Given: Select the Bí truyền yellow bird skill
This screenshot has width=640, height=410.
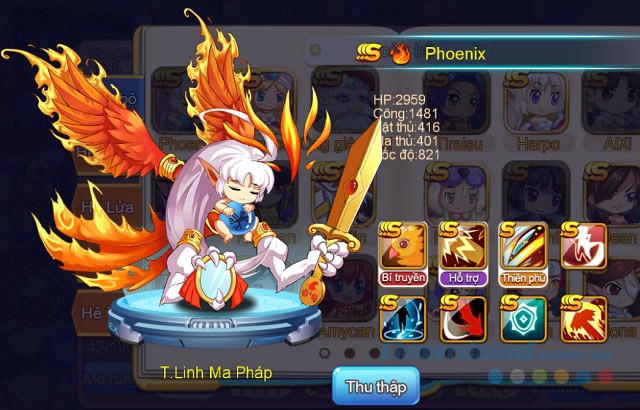Looking at the screenshot, I should [403, 252].
